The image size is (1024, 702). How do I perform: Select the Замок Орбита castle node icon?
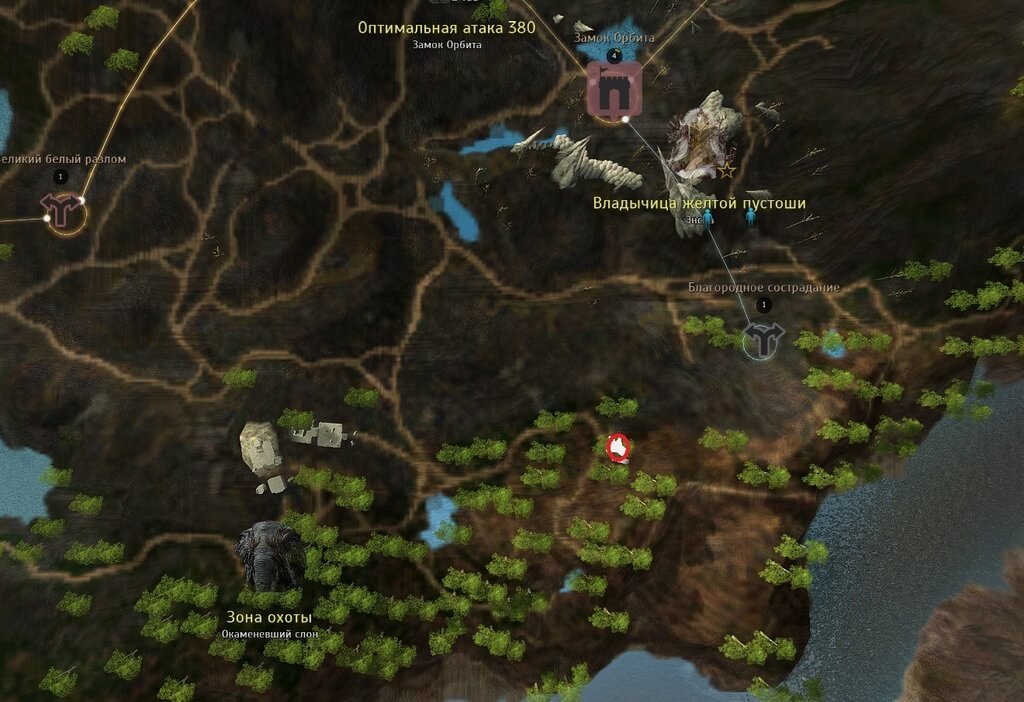(612, 92)
